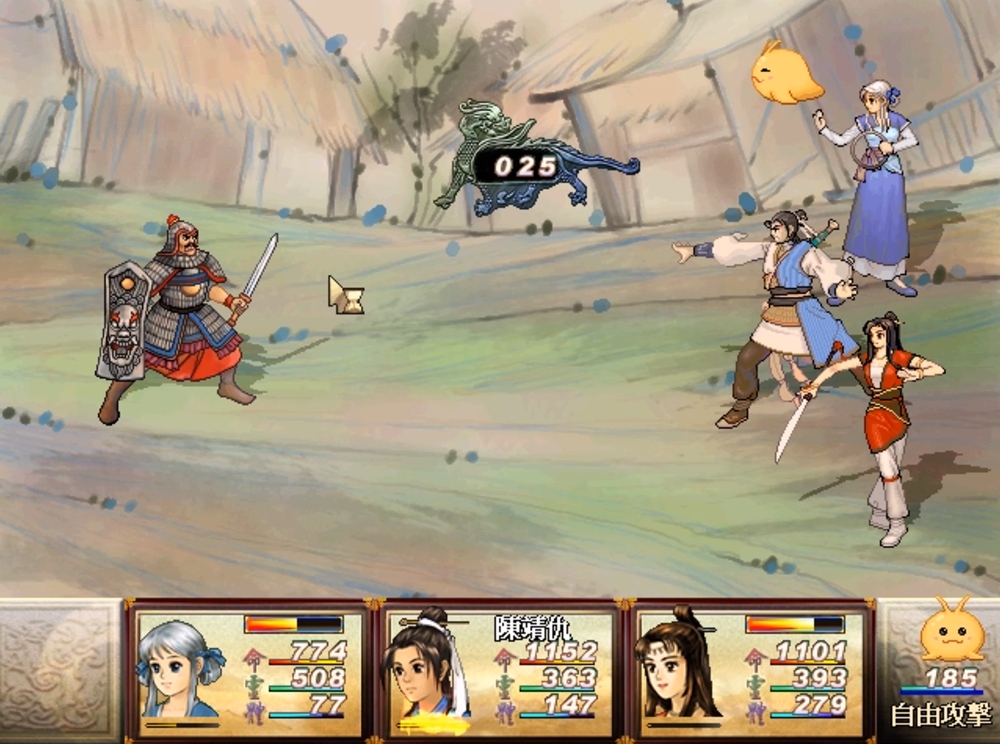Screen dimensions: 1000x744
Task: Select the blue-haired girl's portrait panel
Action: (180, 666)
